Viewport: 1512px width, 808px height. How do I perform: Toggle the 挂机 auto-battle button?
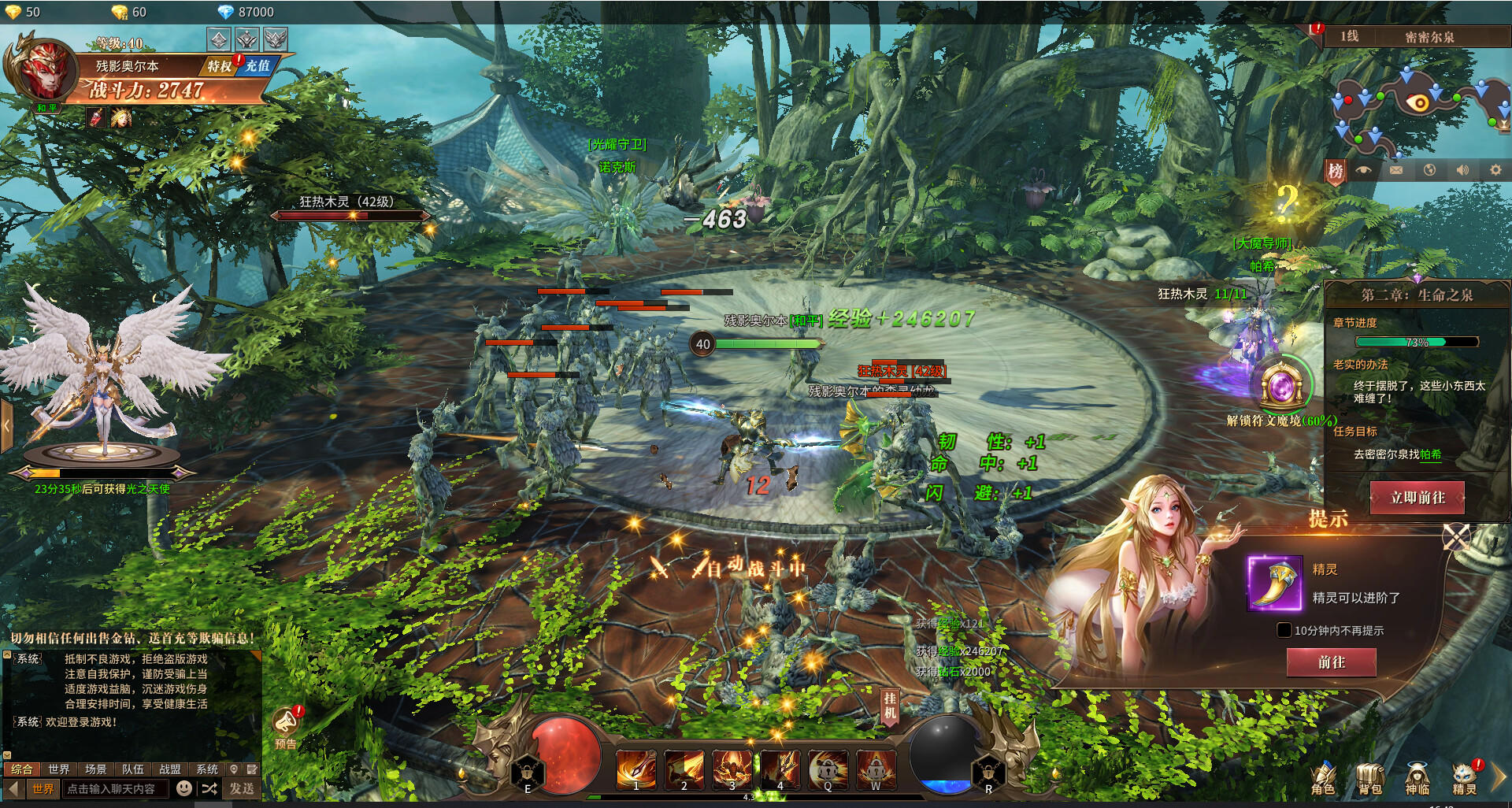pyautogui.click(x=889, y=706)
